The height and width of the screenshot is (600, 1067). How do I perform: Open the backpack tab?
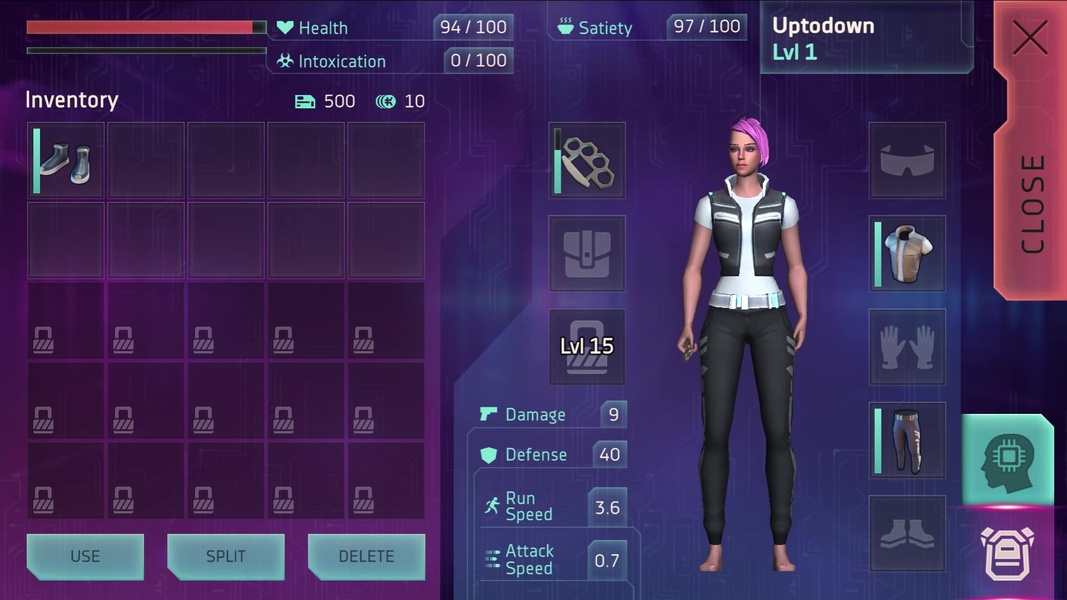pyautogui.click(x=1008, y=555)
